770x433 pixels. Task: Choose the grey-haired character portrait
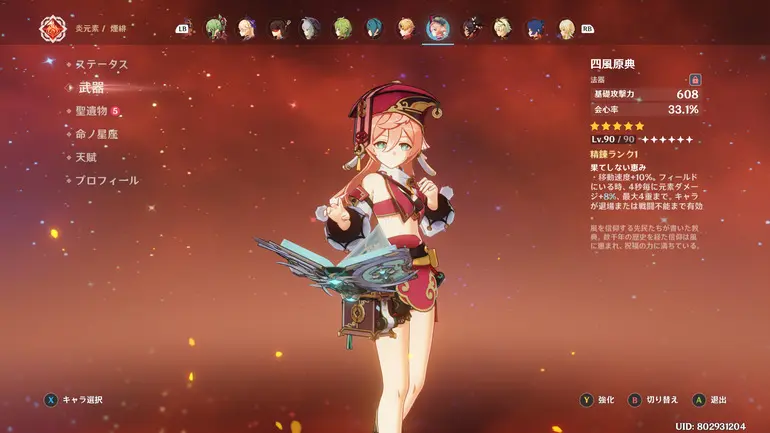pos(310,28)
